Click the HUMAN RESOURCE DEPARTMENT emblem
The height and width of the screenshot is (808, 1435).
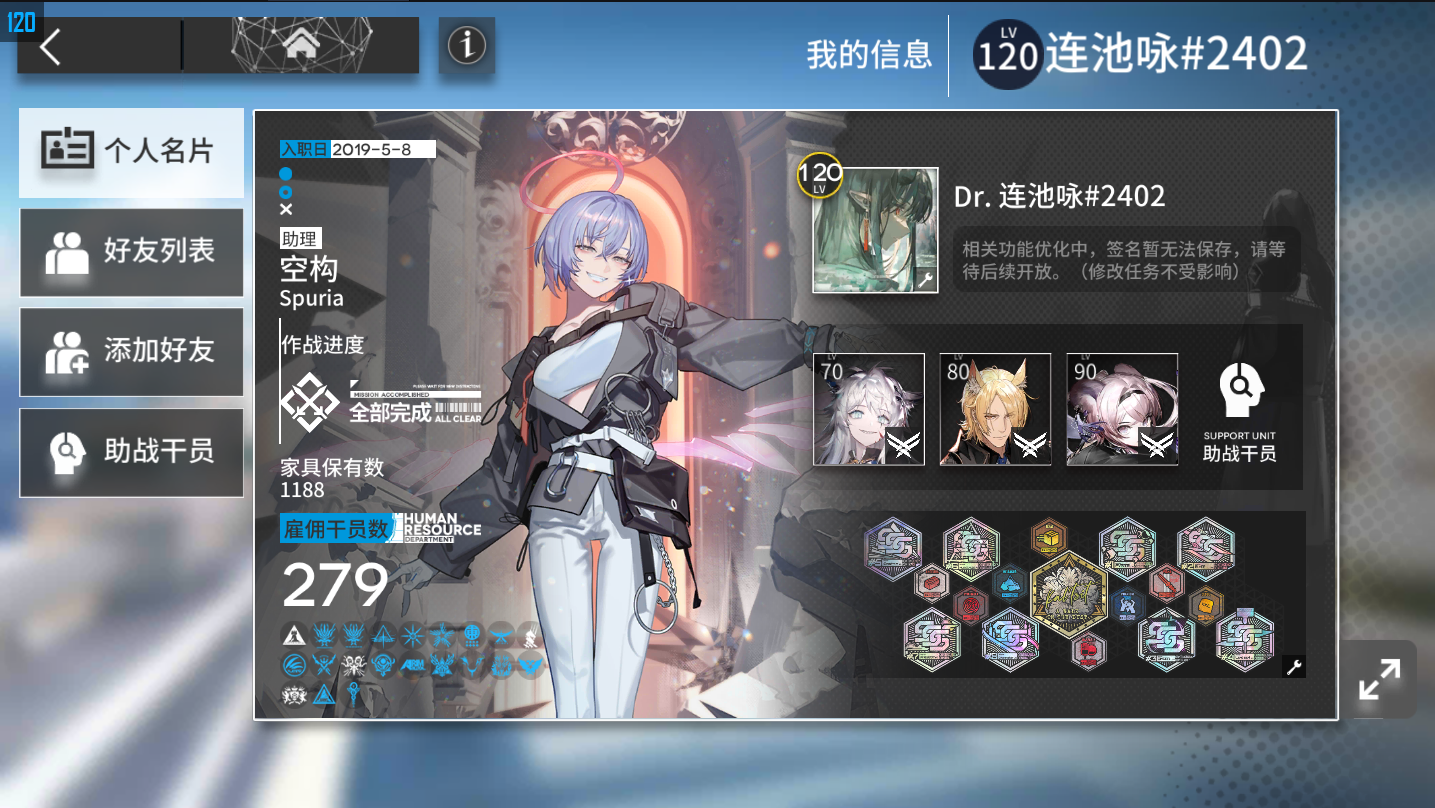(x=438, y=527)
